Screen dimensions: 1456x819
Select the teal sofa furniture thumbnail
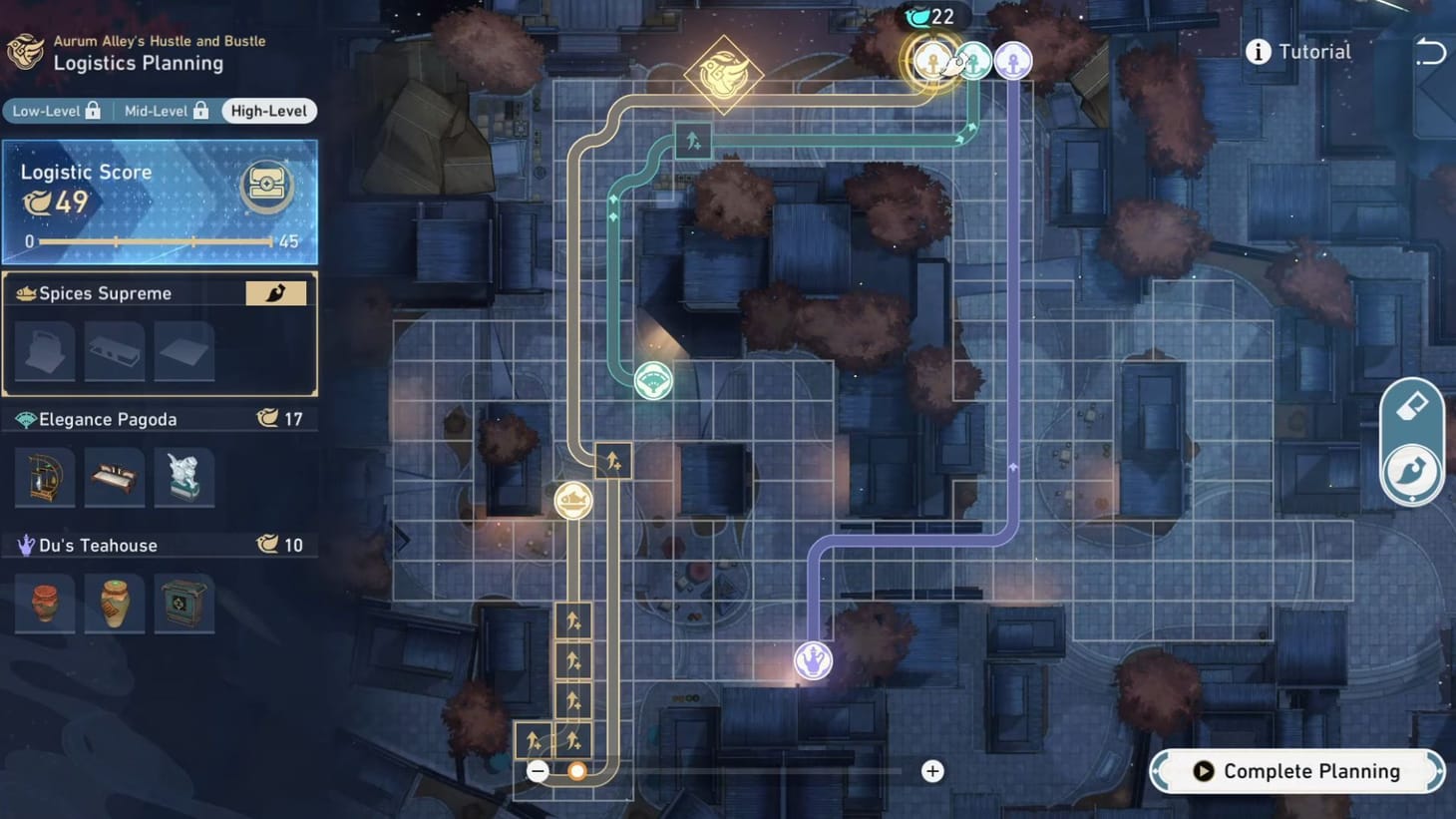[114, 477]
